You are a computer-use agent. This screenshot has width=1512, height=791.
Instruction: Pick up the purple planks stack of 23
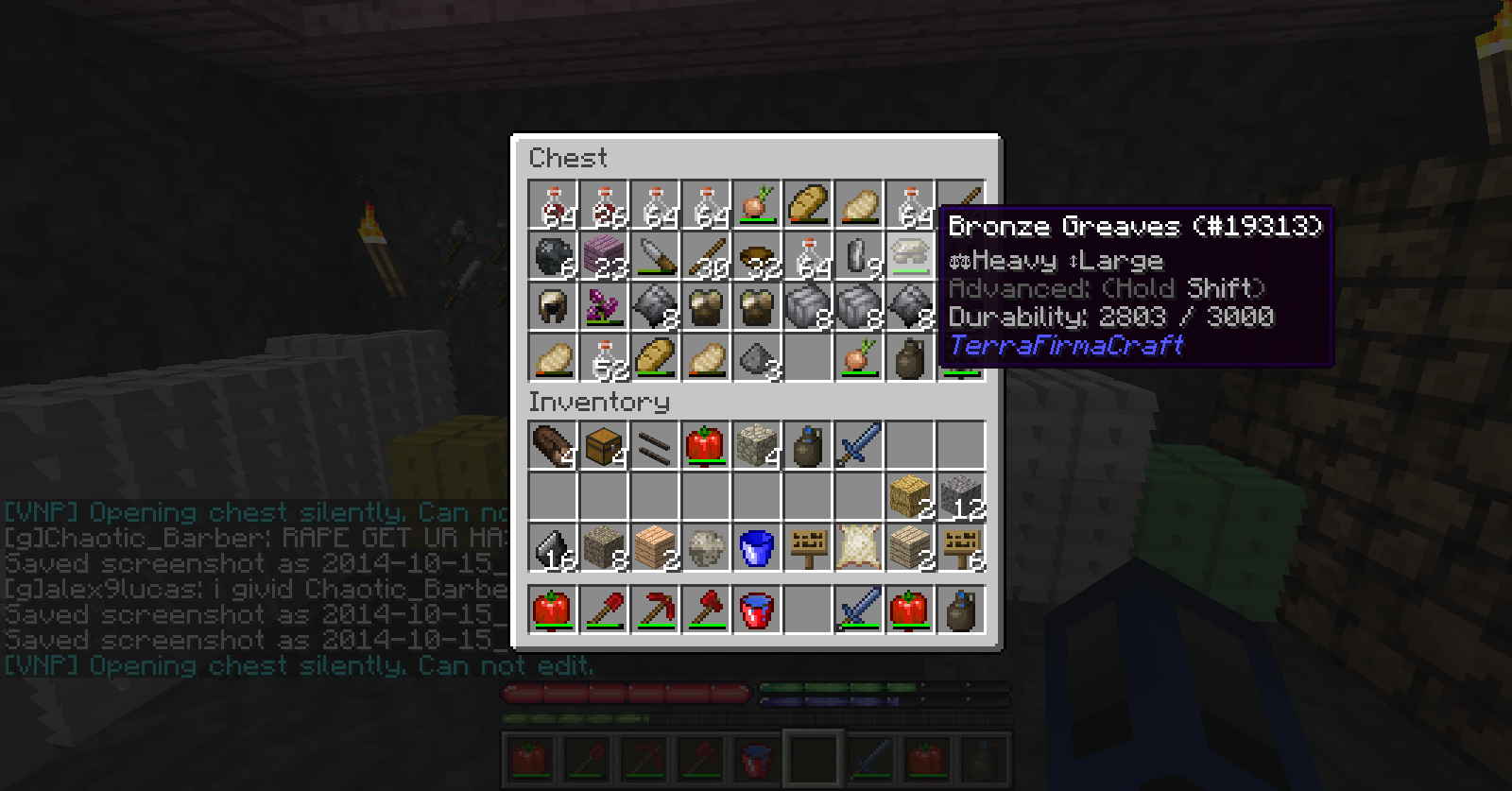[604, 256]
